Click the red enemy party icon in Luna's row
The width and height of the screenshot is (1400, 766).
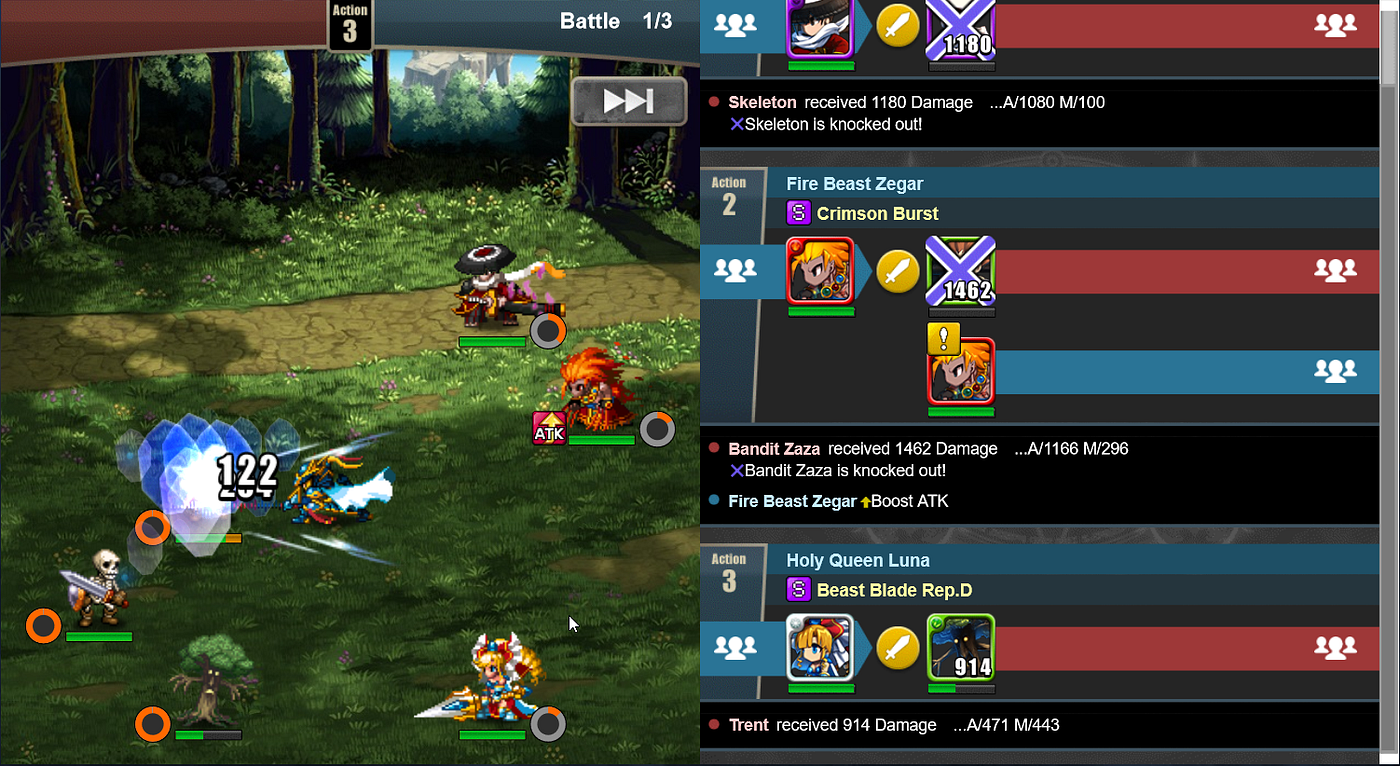(1336, 648)
